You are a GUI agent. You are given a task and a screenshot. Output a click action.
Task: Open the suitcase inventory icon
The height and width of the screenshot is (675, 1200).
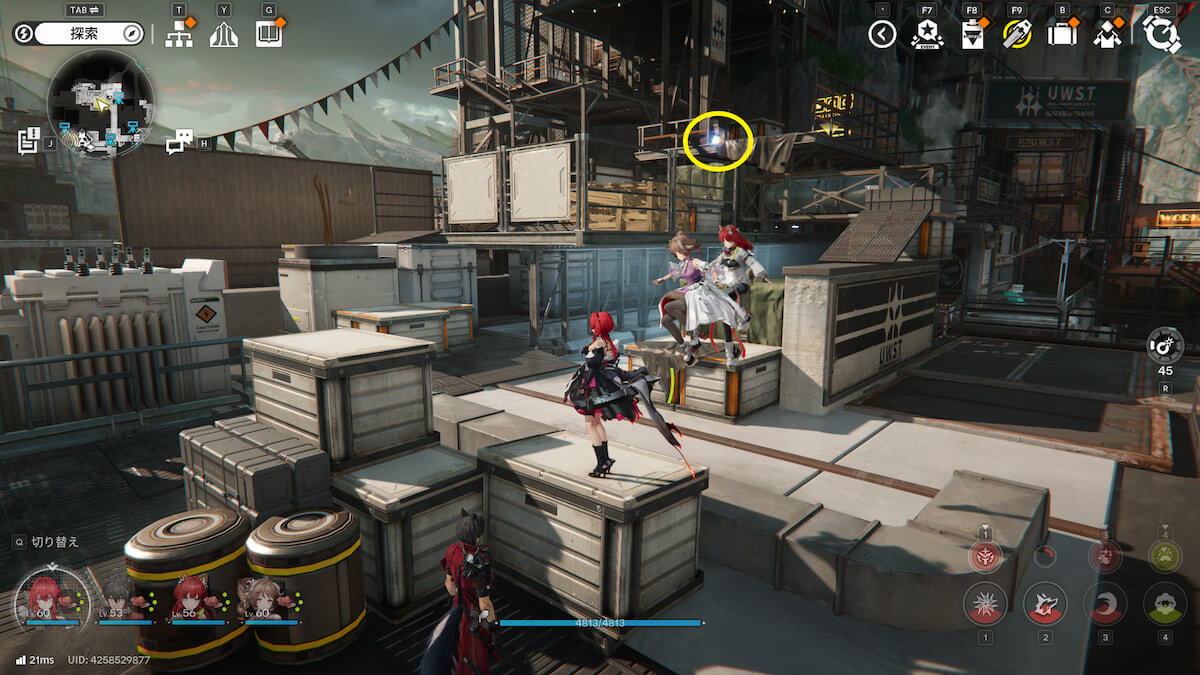pos(1061,35)
